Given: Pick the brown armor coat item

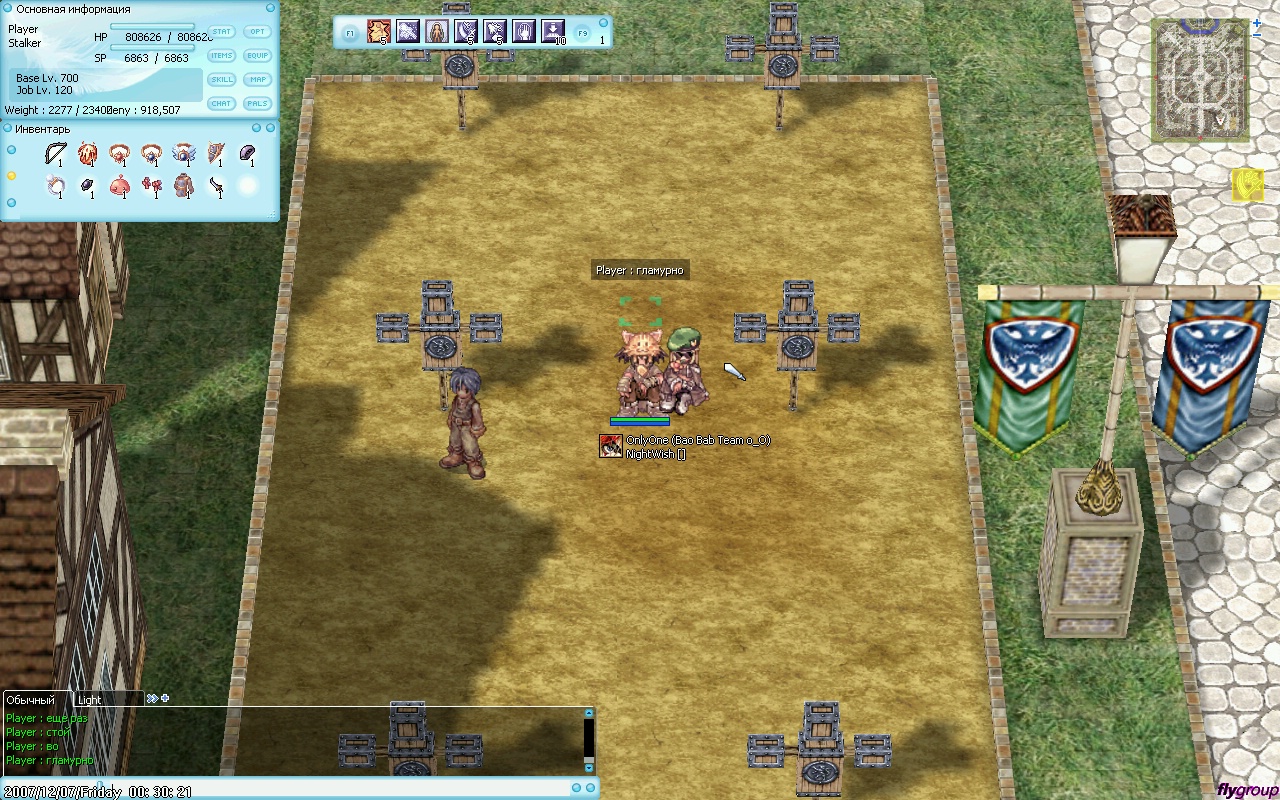Looking at the screenshot, I should 183,186.
